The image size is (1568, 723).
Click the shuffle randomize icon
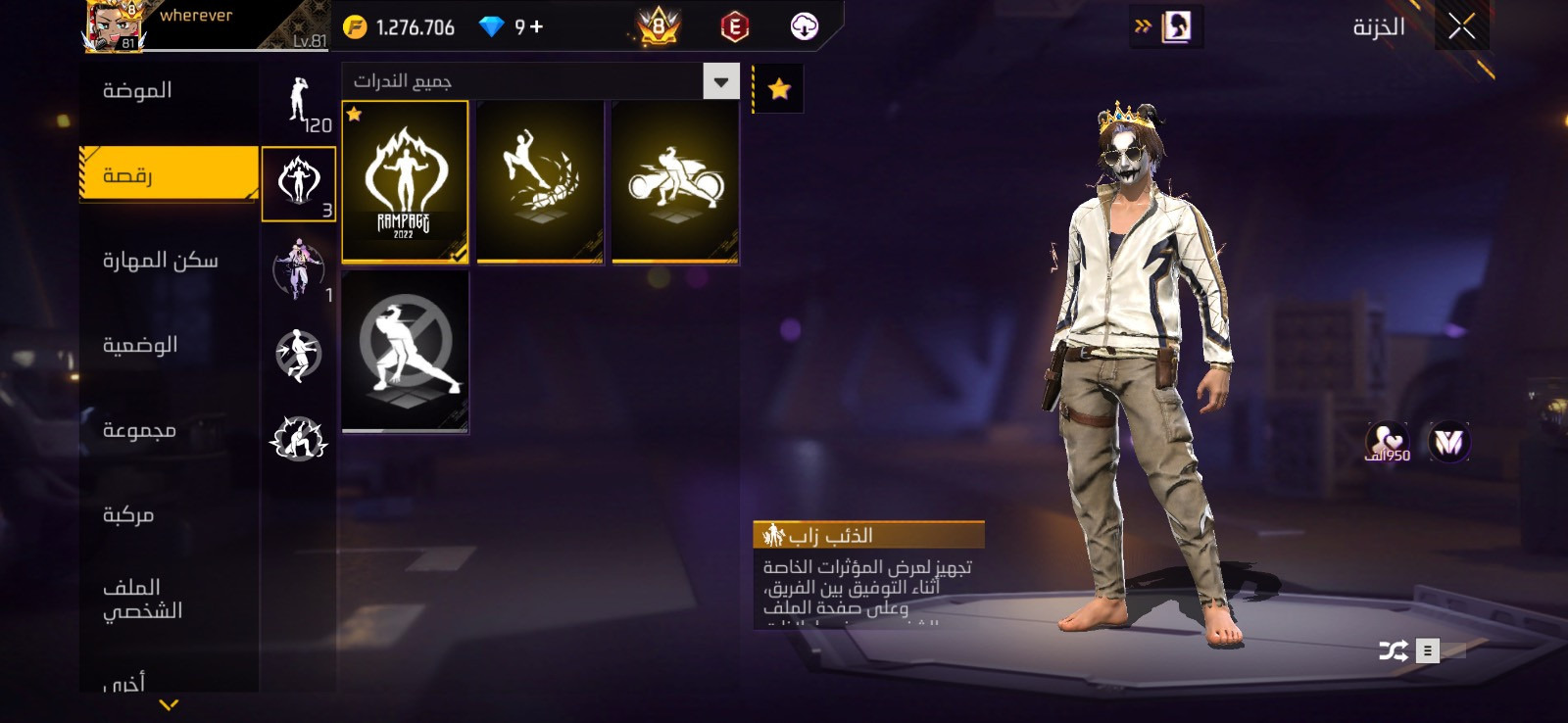point(1393,651)
